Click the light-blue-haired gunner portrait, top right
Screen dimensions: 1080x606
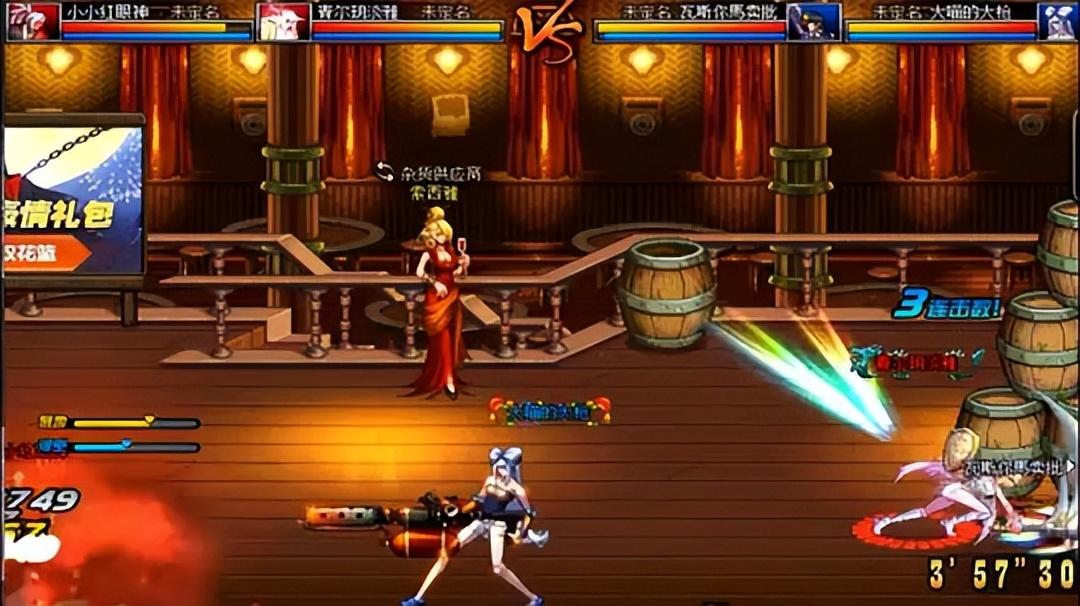pos(1058,21)
